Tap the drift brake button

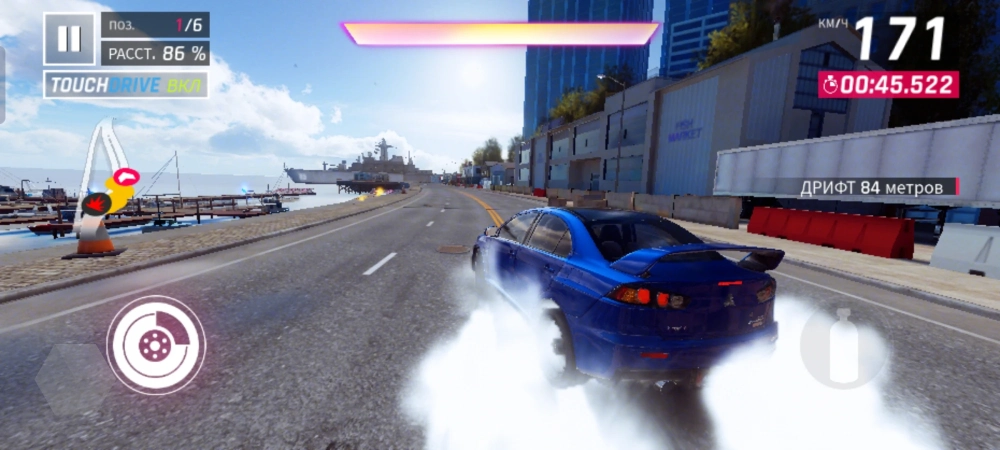pyautogui.click(x=156, y=345)
